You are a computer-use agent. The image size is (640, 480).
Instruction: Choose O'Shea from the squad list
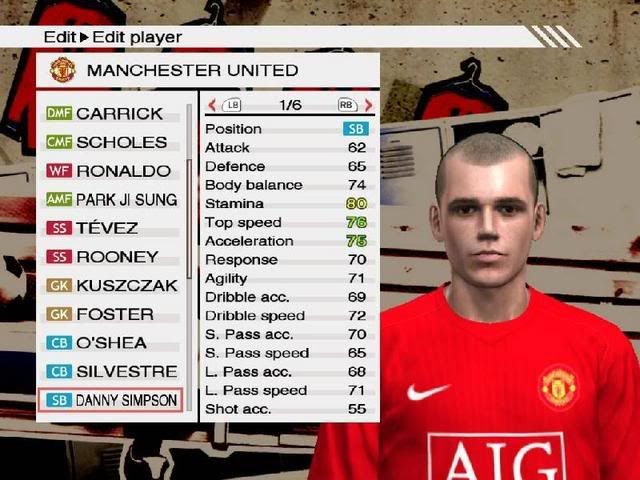coord(112,342)
